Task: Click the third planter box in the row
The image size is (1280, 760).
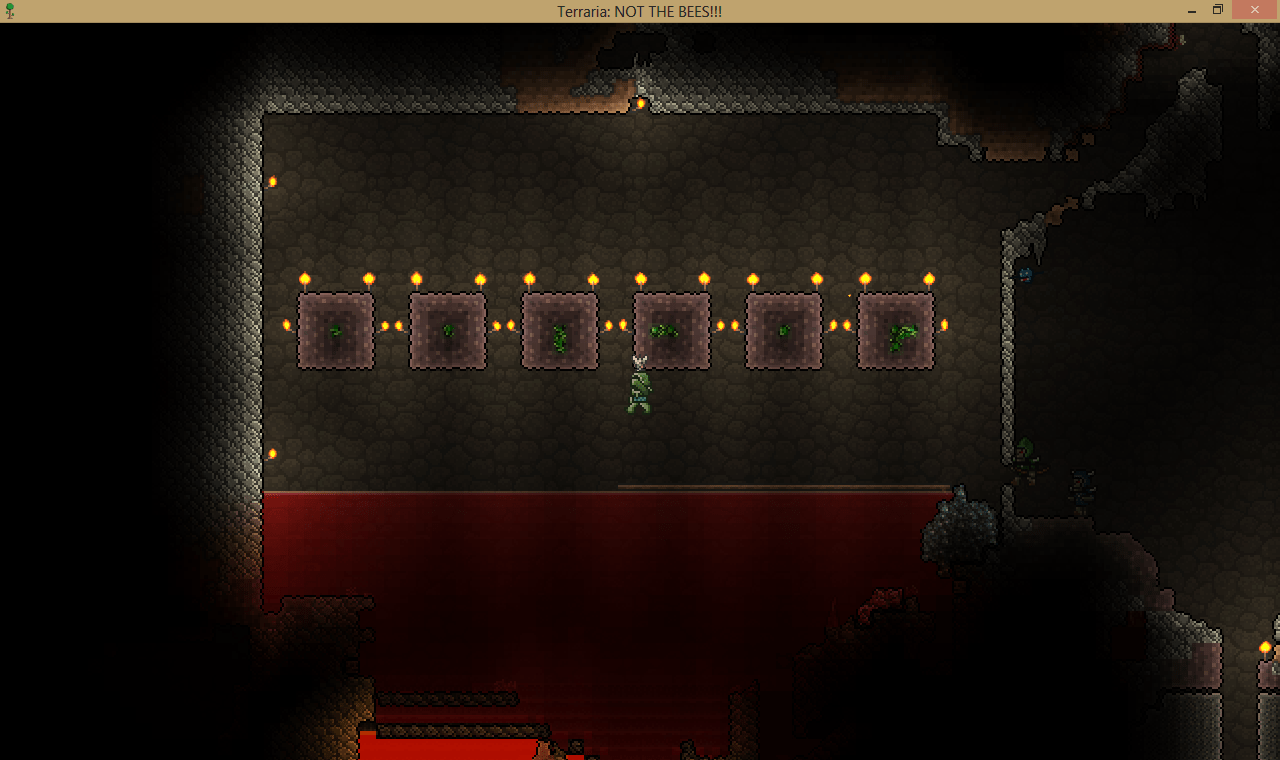Action: 559,330
